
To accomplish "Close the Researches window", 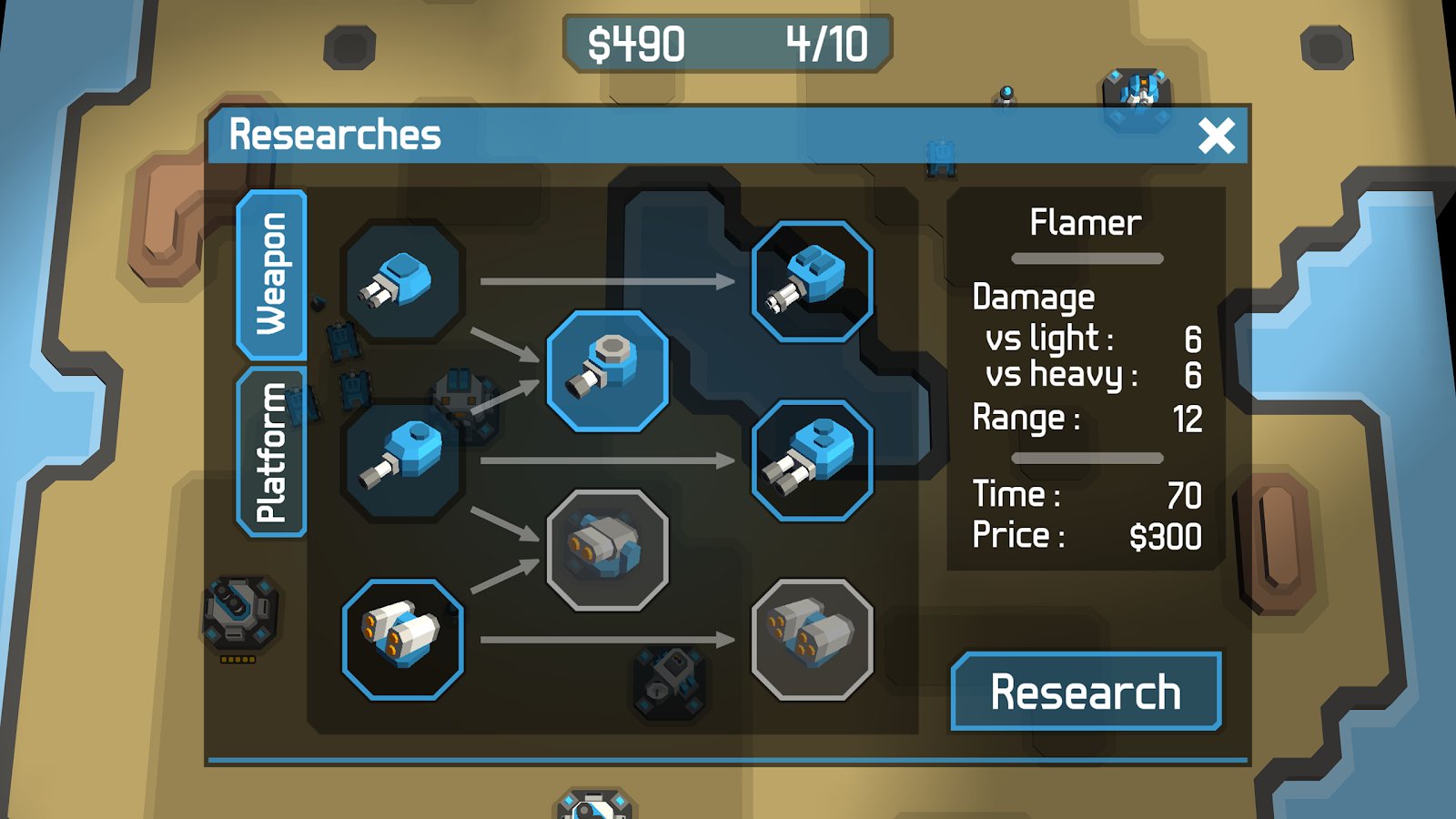I will coord(1216,136).
